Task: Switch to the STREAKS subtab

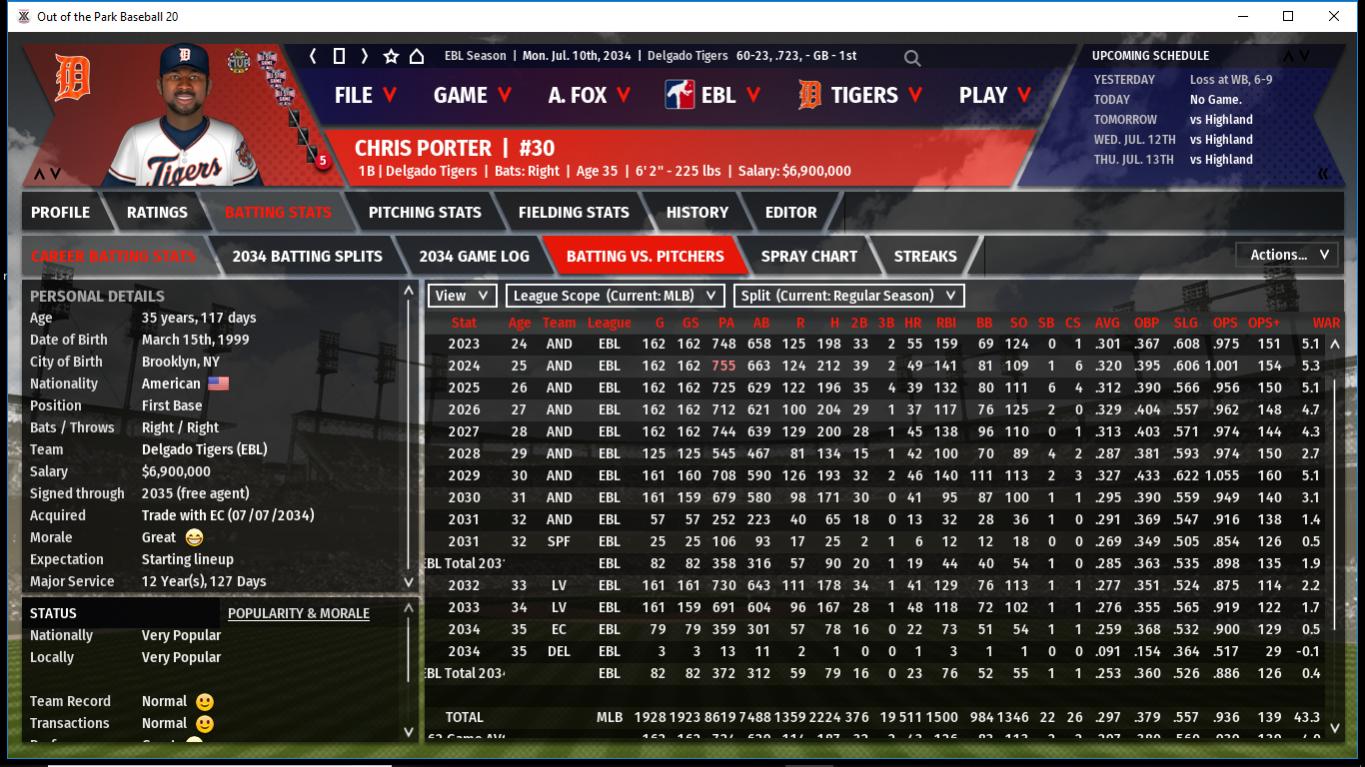Action: pos(925,256)
